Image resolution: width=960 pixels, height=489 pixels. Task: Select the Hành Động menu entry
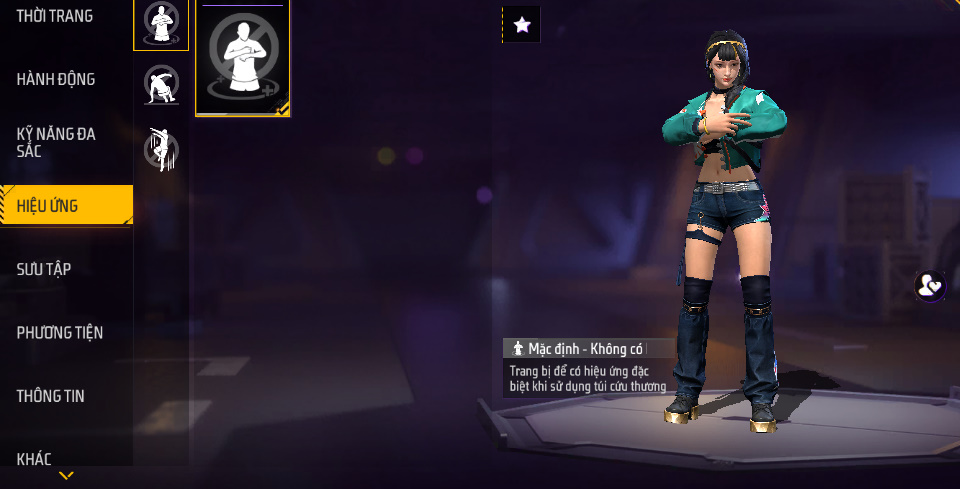tap(56, 79)
